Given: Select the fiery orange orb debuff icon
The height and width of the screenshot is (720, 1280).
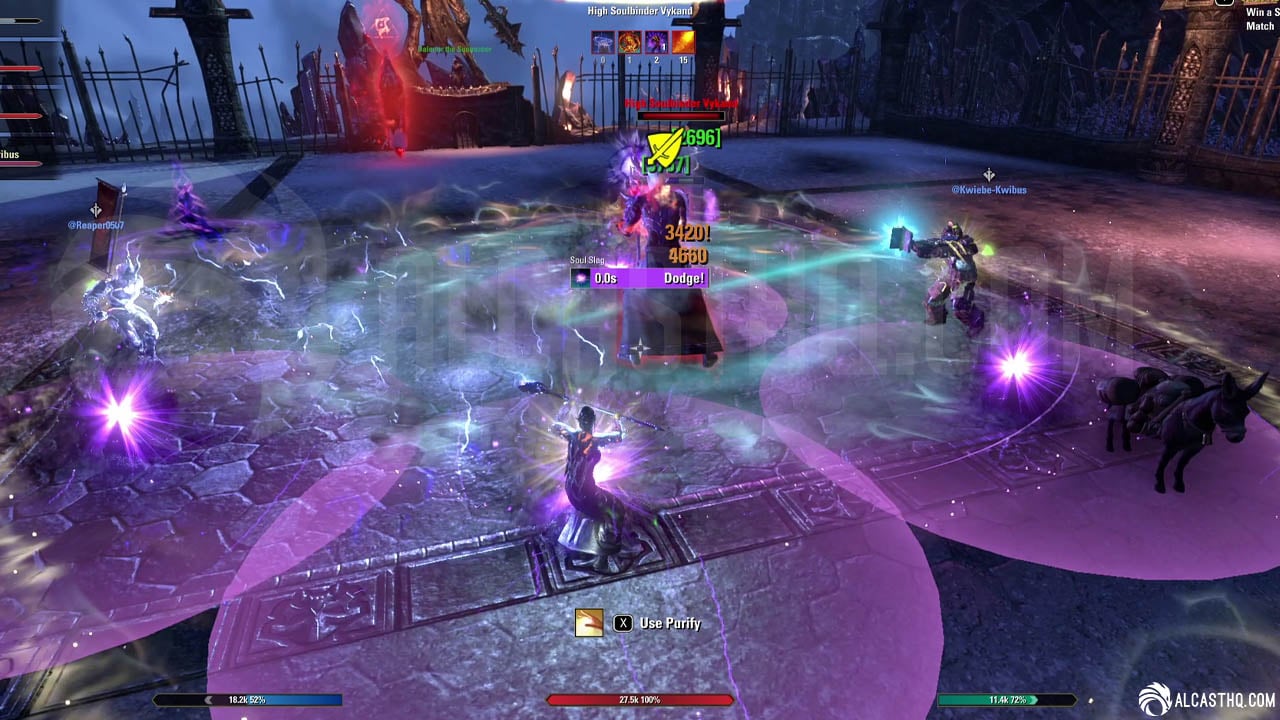Looking at the screenshot, I should coord(630,42).
